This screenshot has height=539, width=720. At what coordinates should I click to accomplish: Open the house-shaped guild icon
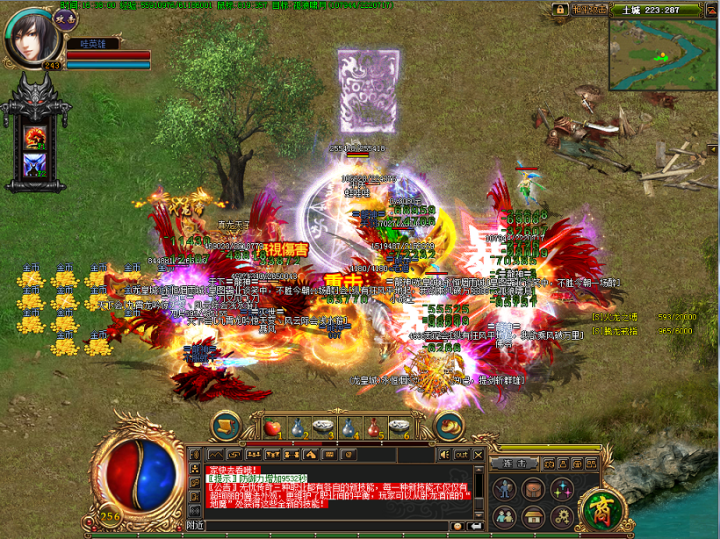tap(533, 516)
